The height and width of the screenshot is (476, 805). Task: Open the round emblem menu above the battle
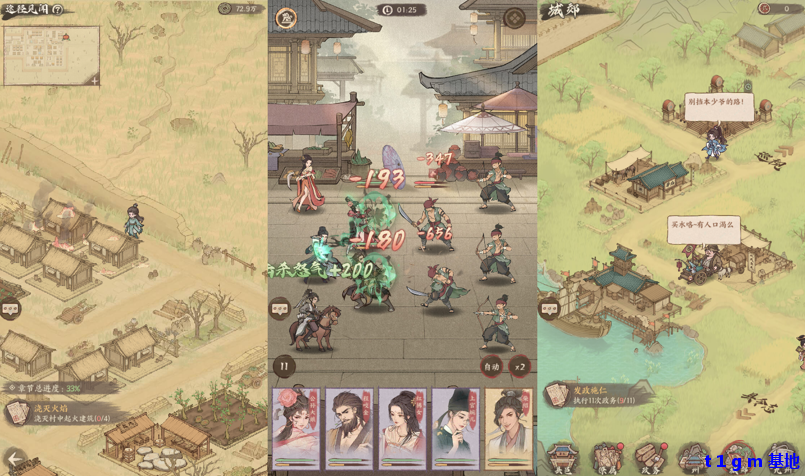(514, 17)
